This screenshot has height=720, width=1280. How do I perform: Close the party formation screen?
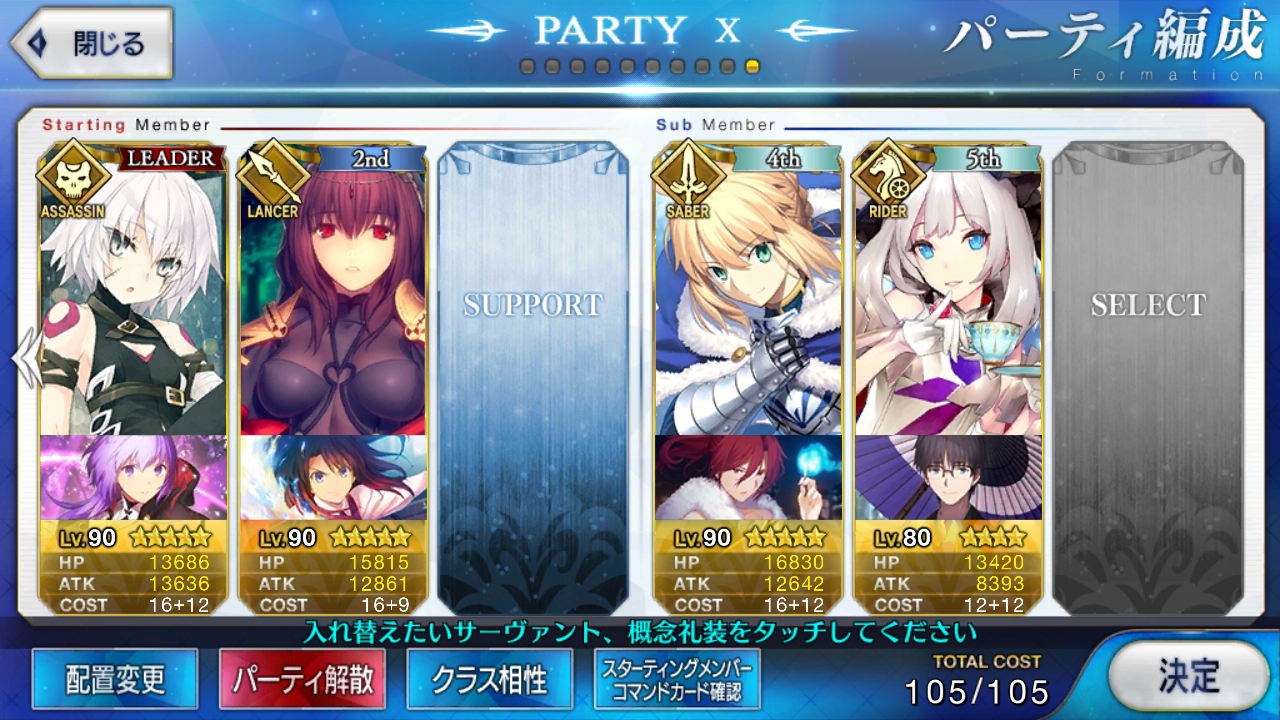tap(90, 44)
